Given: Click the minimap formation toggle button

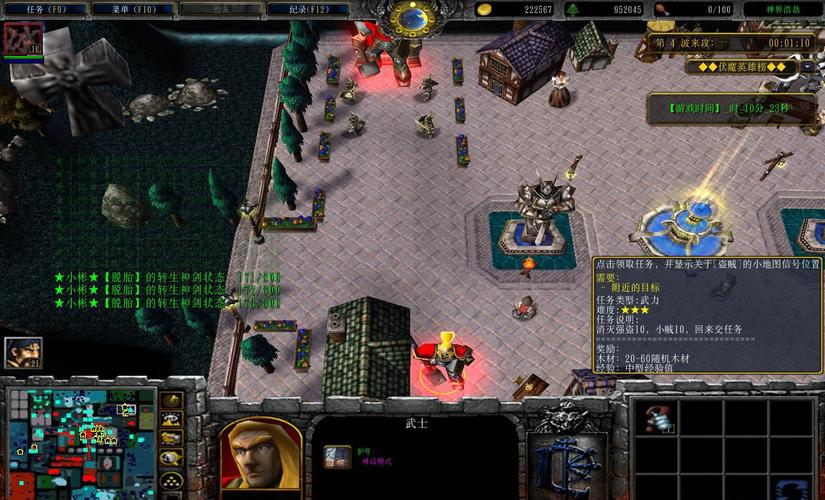Looking at the screenshot, I should (171, 479).
